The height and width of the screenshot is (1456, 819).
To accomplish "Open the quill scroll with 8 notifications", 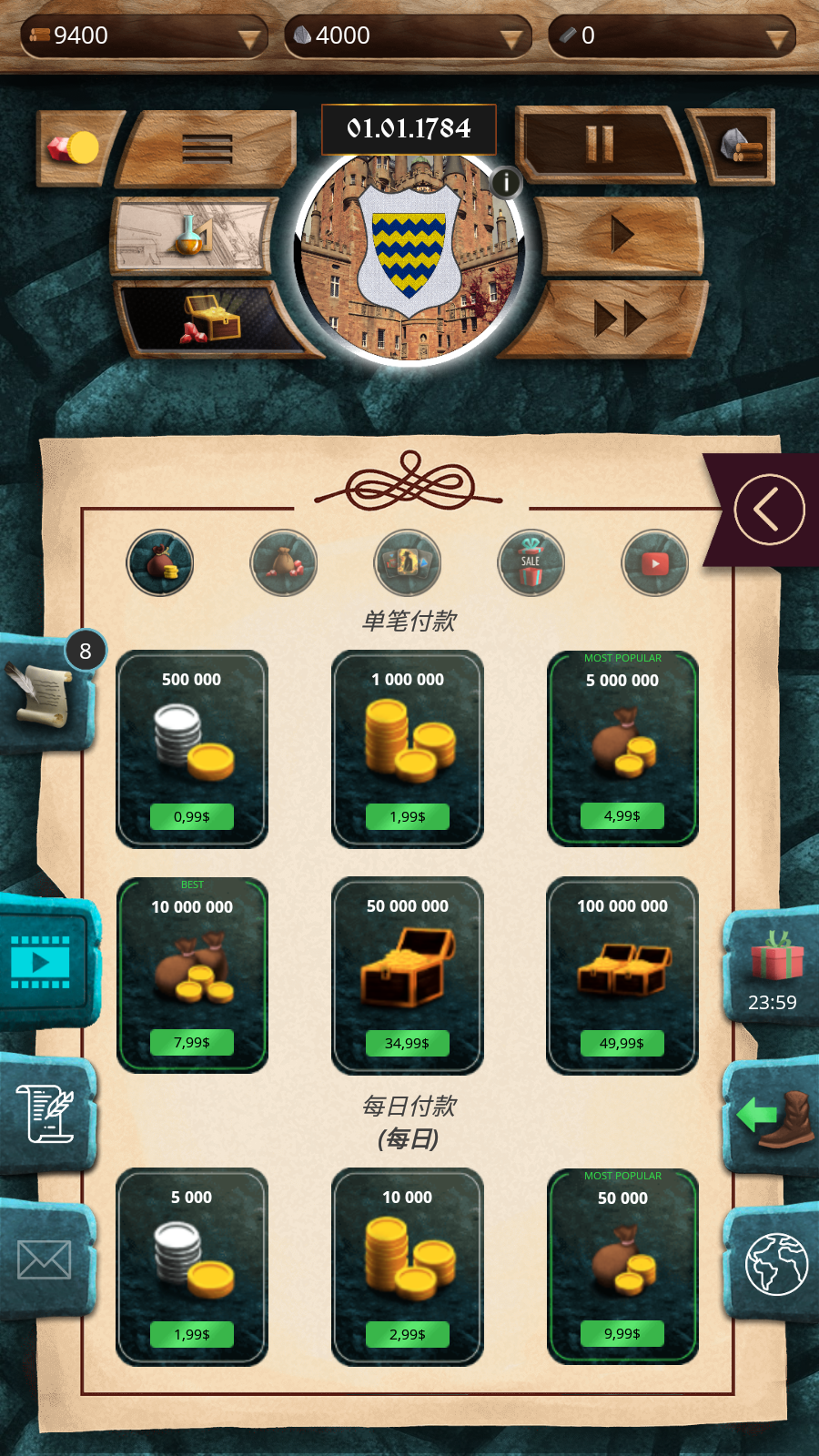I will coord(44,693).
